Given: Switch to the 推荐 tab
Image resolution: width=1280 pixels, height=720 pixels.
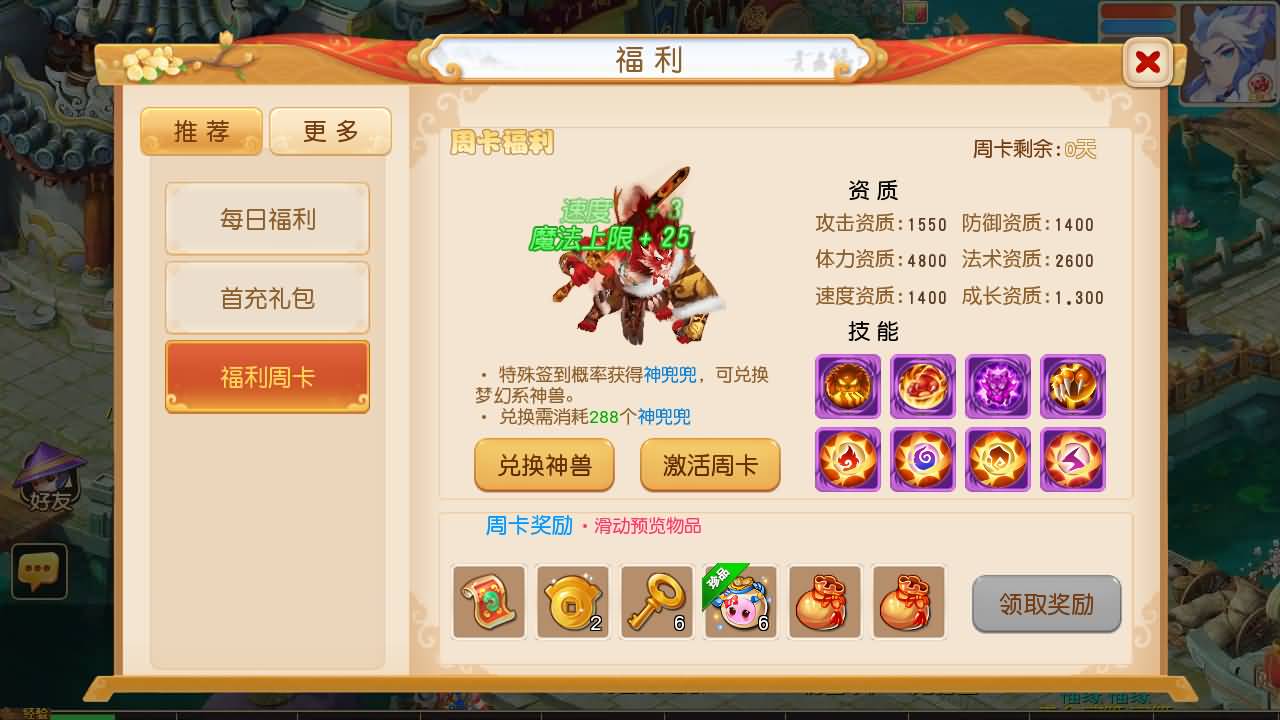Looking at the screenshot, I should click(201, 131).
